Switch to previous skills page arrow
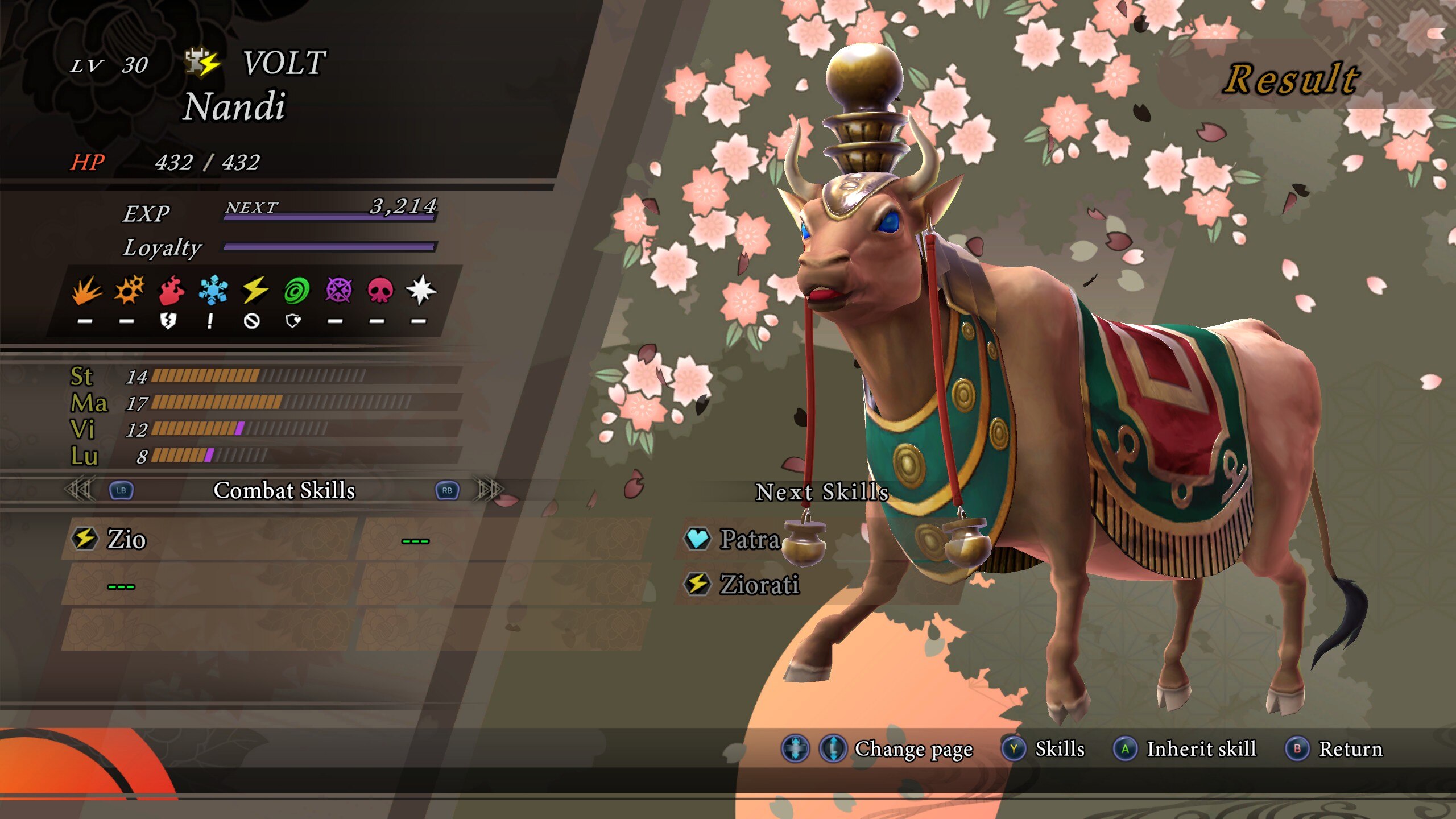The image size is (1456, 819). coord(80,490)
